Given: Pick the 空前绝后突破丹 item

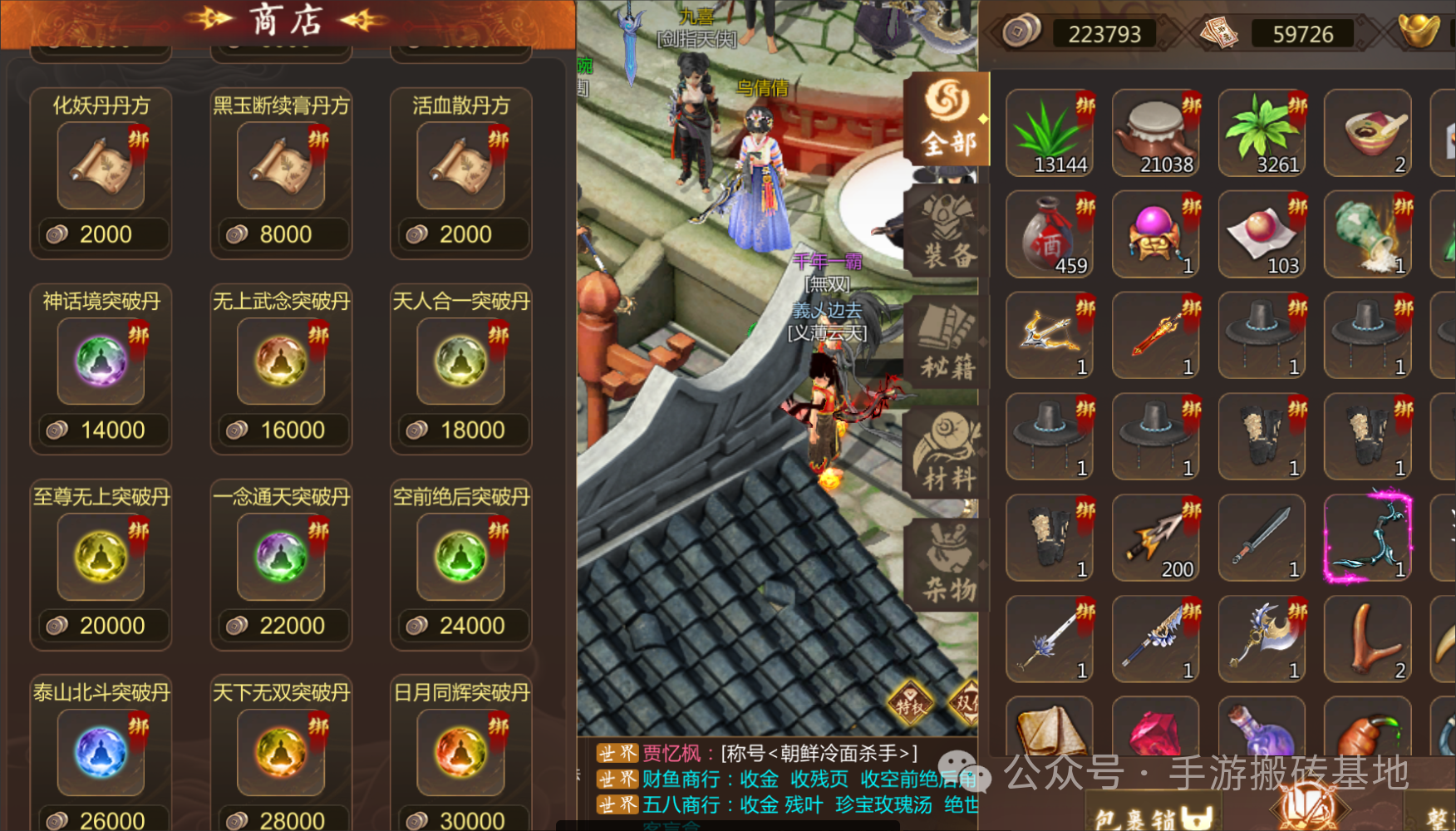Looking at the screenshot, I should pos(460,557).
